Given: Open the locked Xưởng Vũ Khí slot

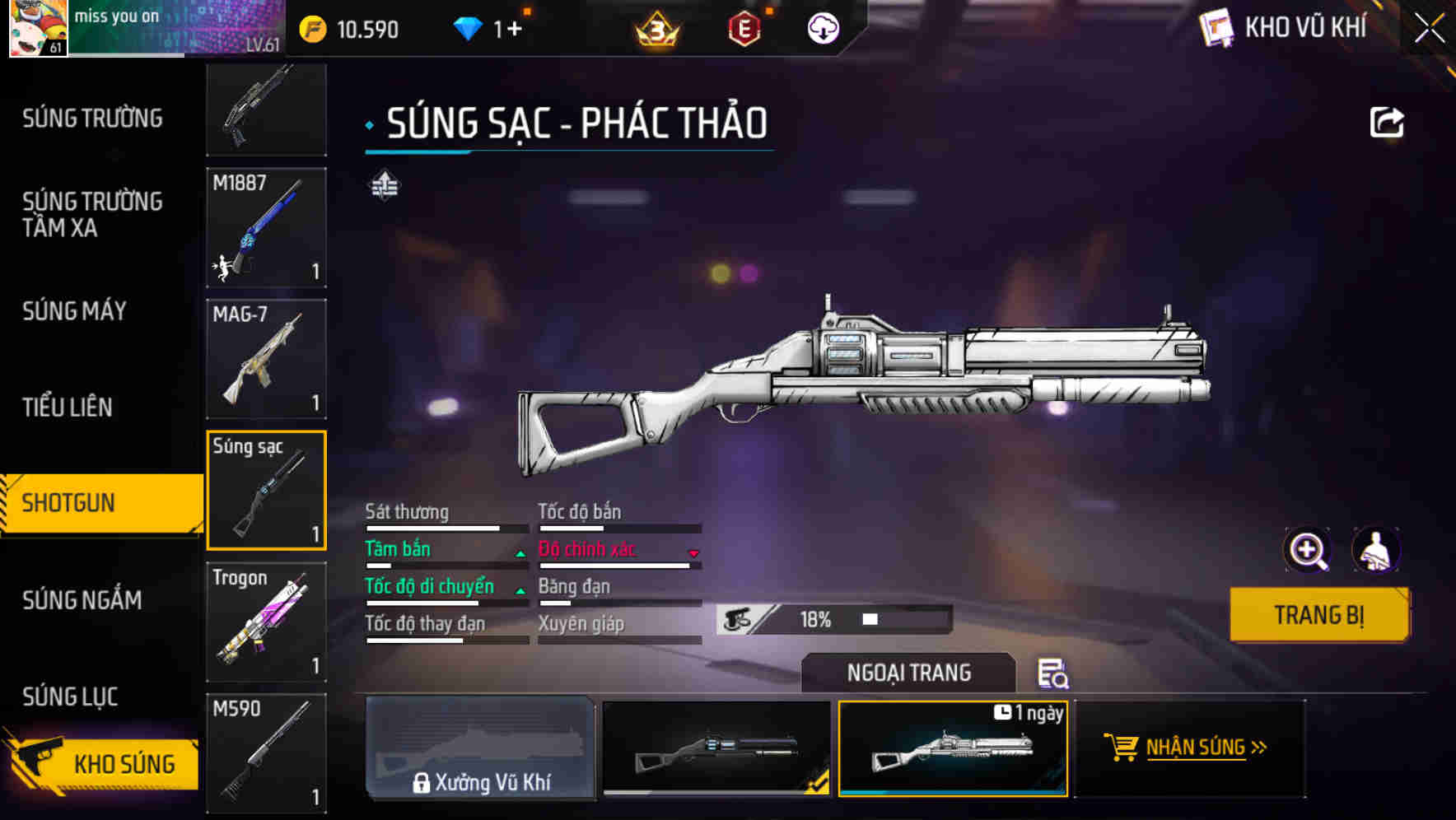Looking at the screenshot, I should click(x=483, y=748).
